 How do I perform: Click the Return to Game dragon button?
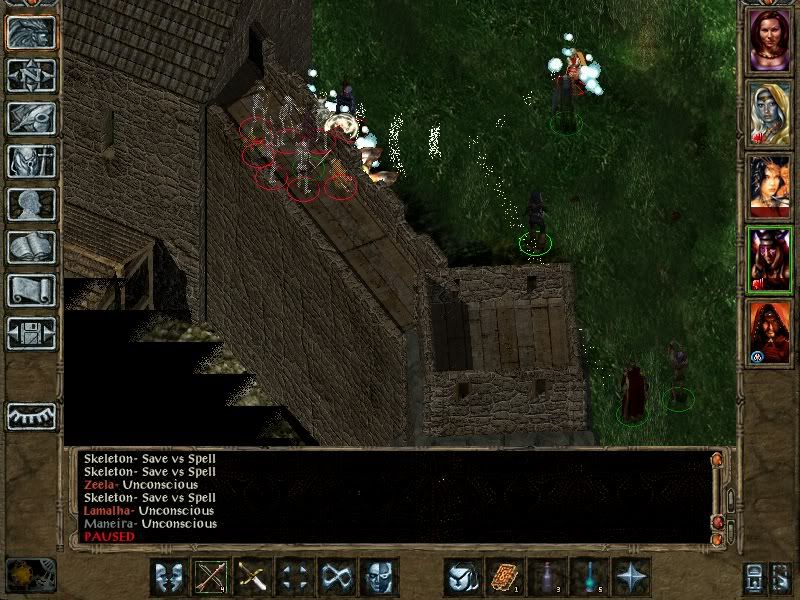31,33
